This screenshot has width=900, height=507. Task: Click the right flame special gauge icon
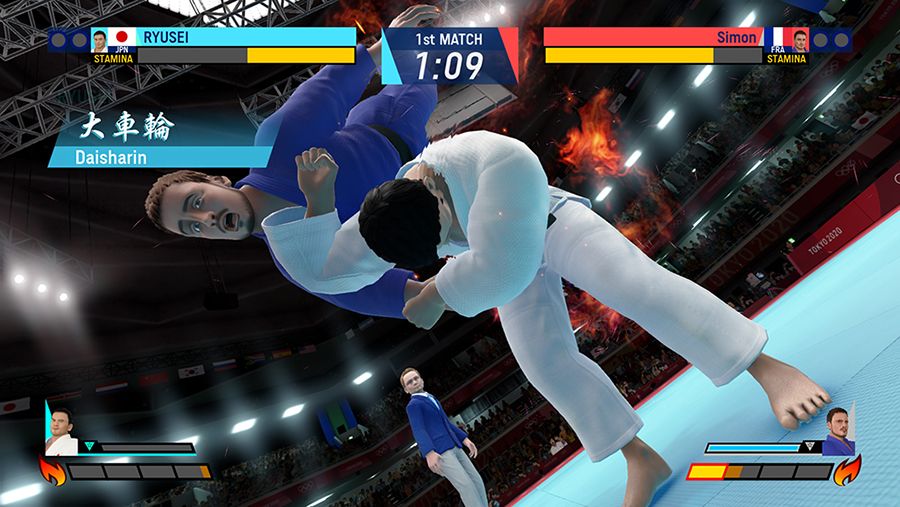coord(847,469)
